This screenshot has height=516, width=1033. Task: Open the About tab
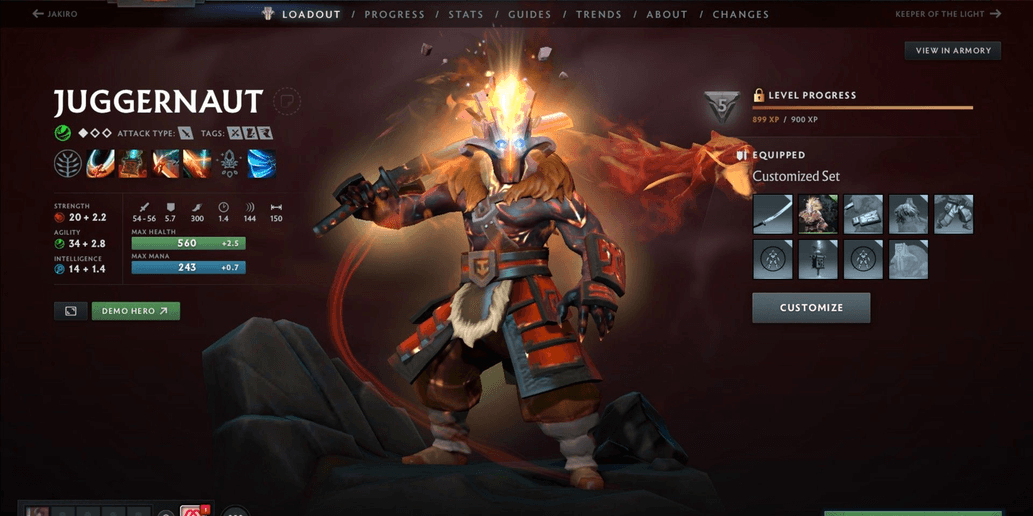(667, 15)
